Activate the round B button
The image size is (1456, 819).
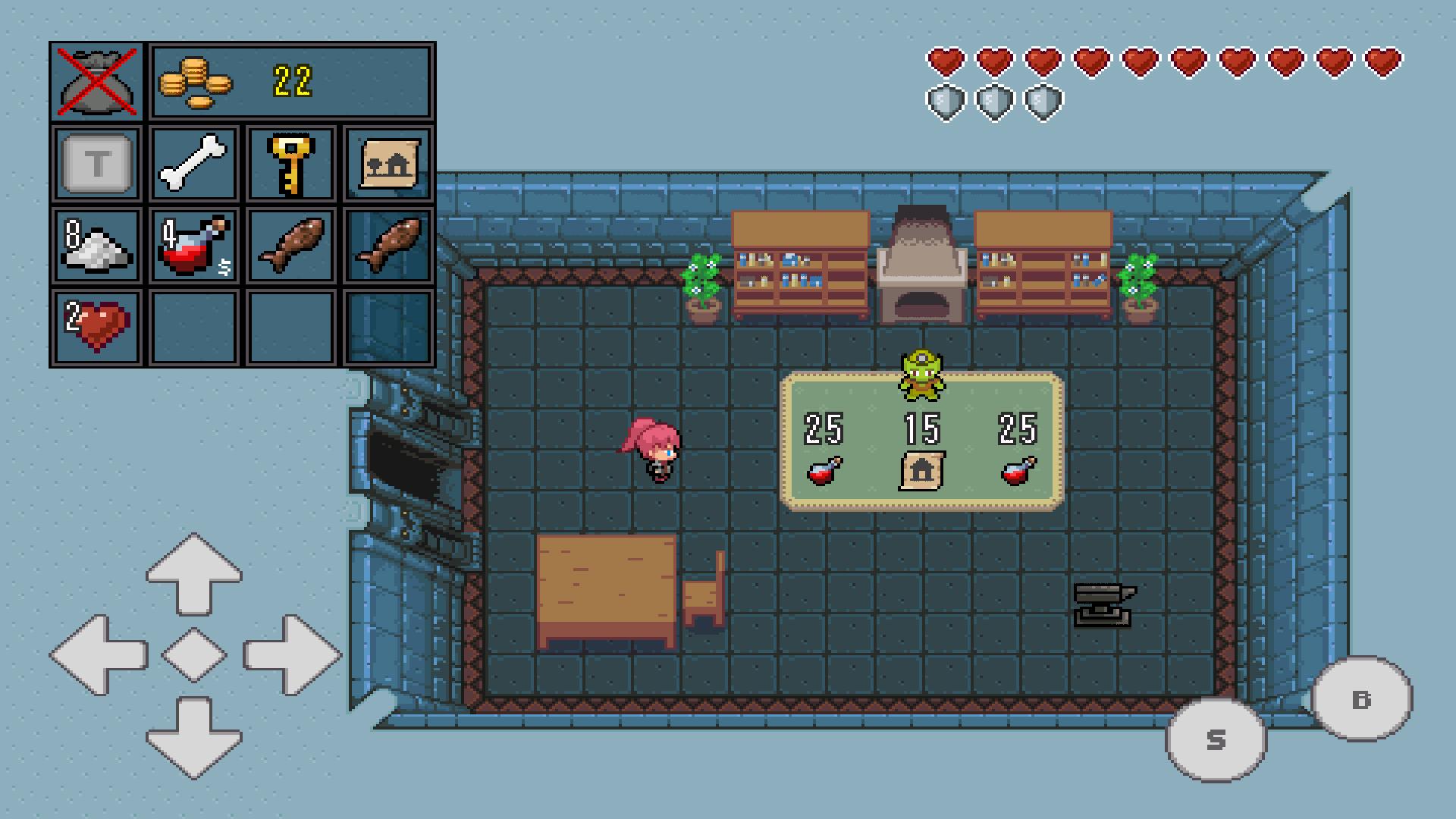1362,698
